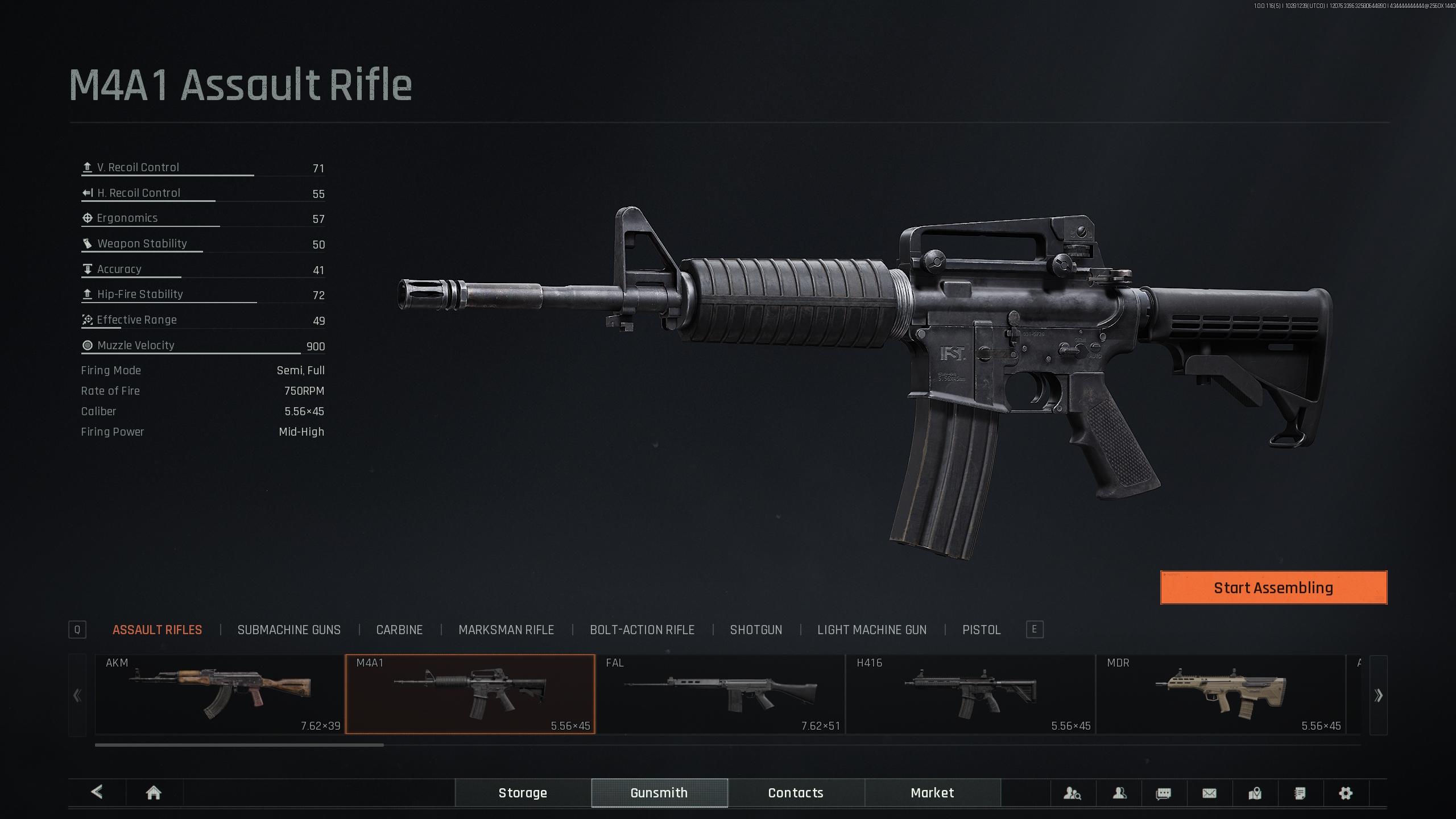Go to the Contacts tab
1456x819 pixels.
pyautogui.click(x=796, y=793)
